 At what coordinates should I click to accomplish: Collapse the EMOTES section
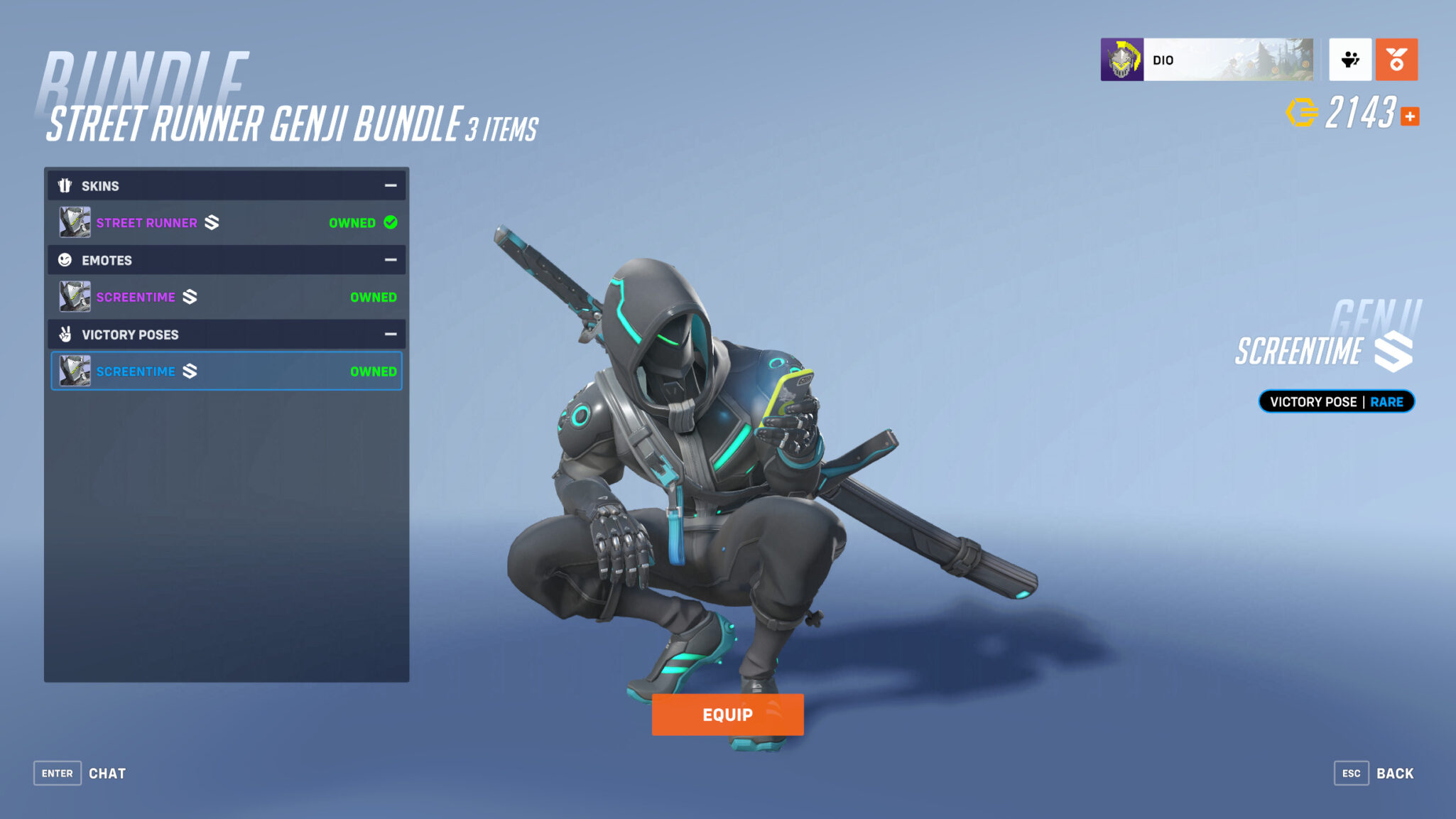point(391,260)
